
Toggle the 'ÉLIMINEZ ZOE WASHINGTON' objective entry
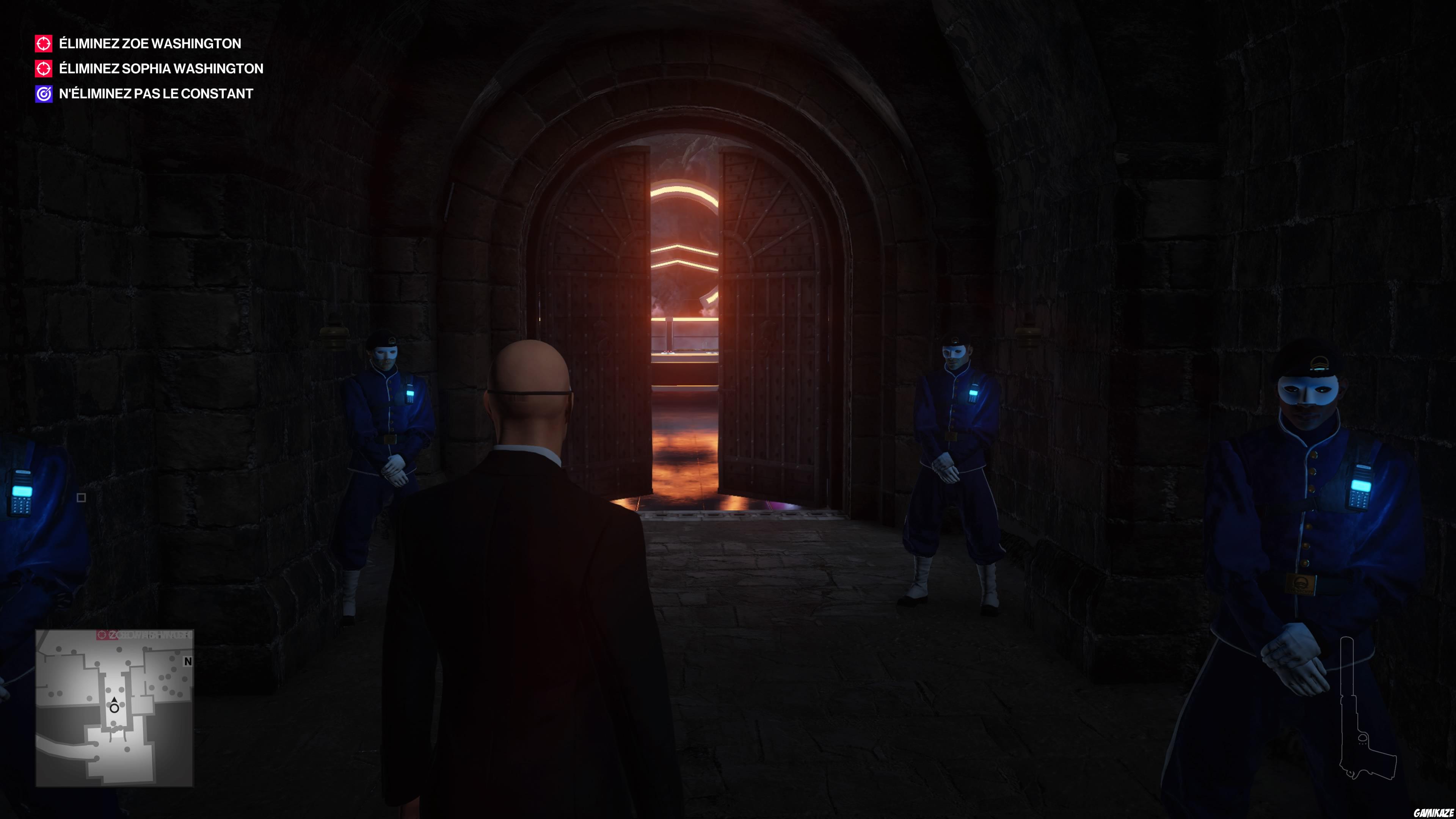point(149,44)
